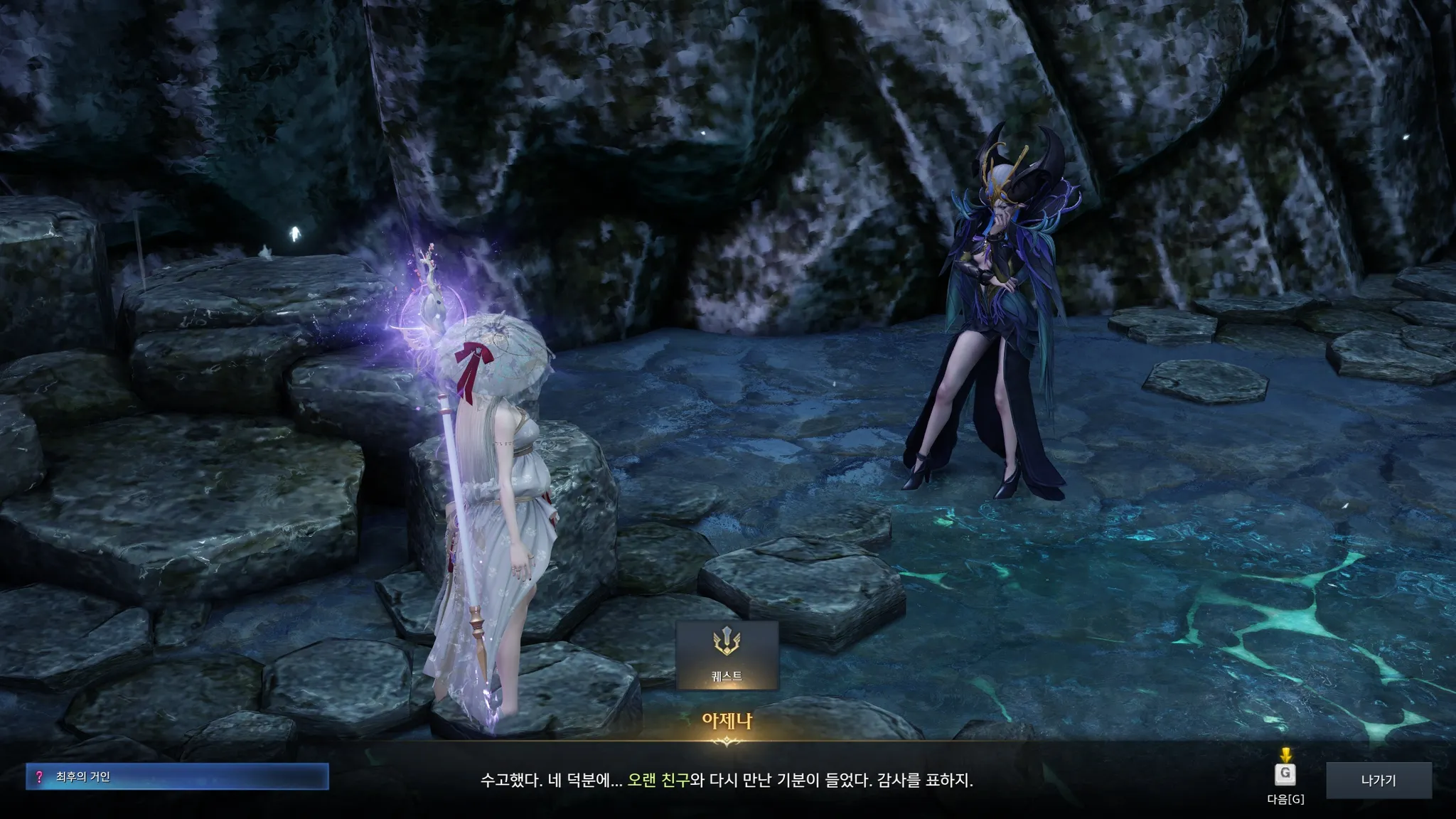1456x819 pixels.
Task: Exit dialogue with the 나가기 button
Action: click(x=1379, y=780)
